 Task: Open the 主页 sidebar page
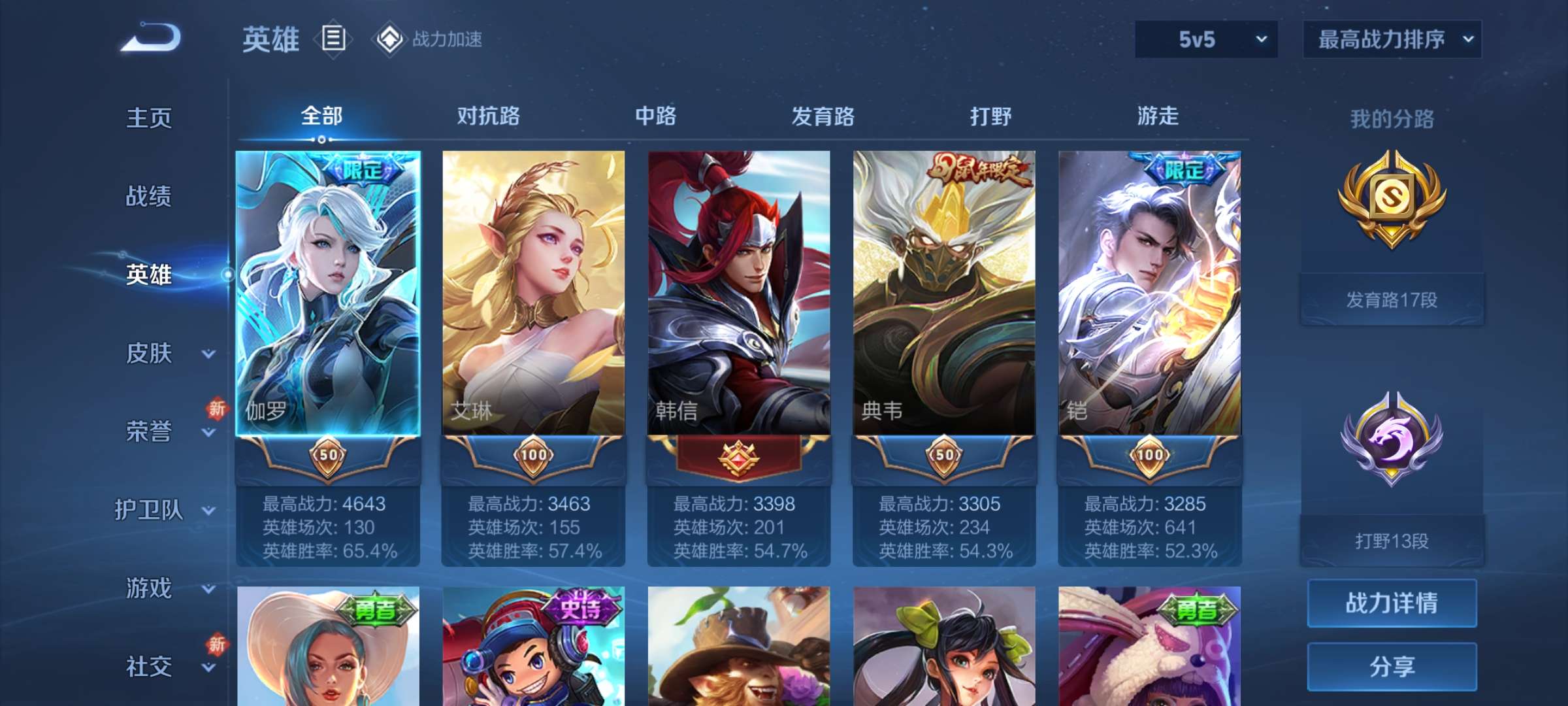149,118
